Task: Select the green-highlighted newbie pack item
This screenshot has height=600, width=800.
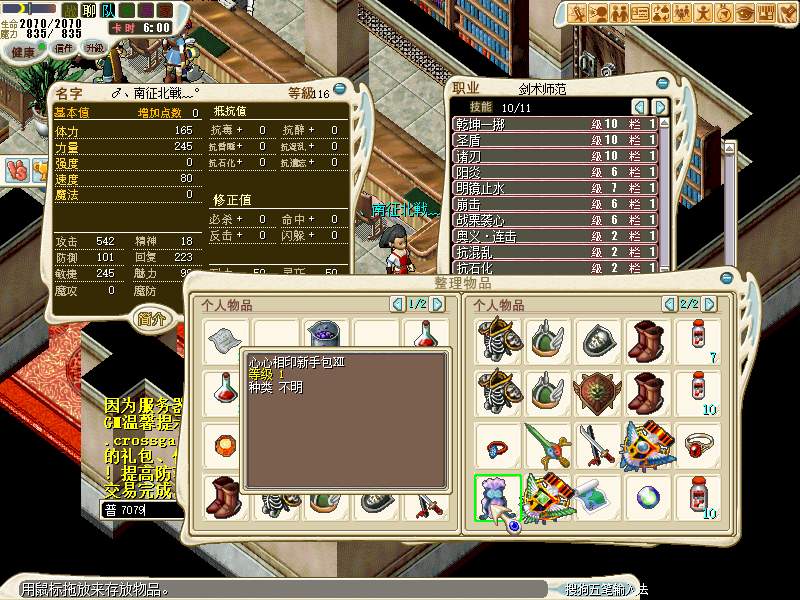Action: [x=497, y=496]
